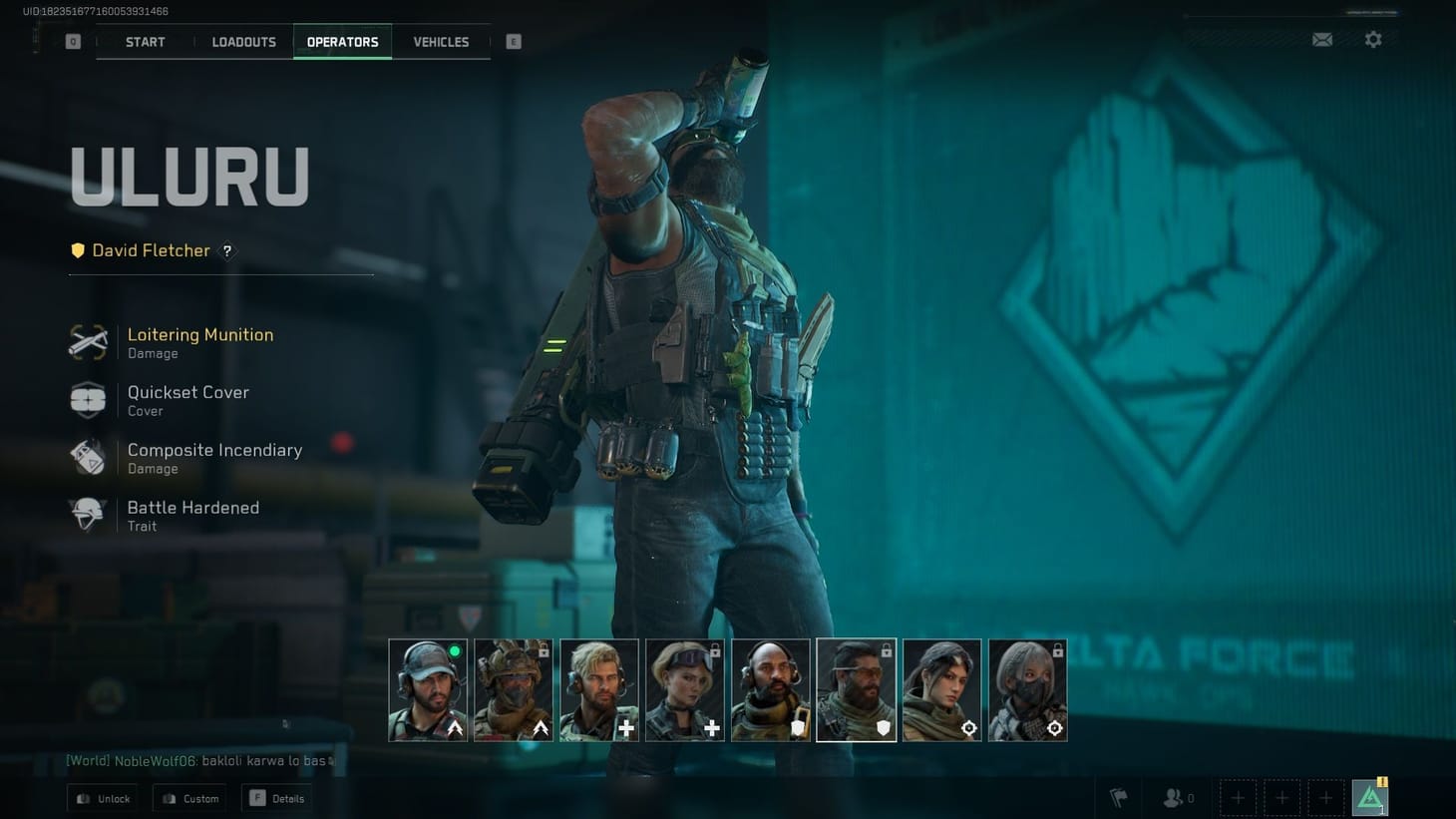The width and height of the screenshot is (1456, 819).
Task: Open the settings gear icon
Action: (1373, 39)
